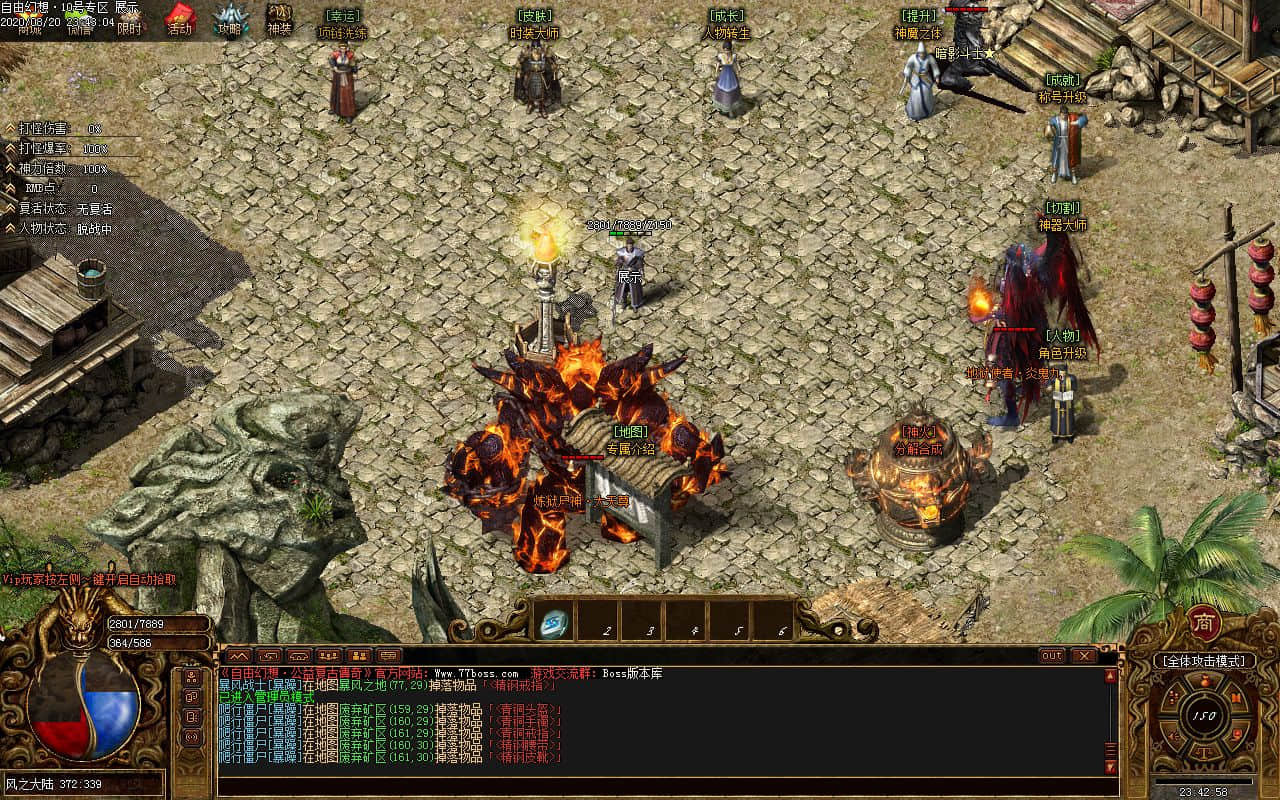Click the chat scrollbar down arrow
This screenshot has width=1280, height=800.
pyautogui.click(x=1110, y=767)
